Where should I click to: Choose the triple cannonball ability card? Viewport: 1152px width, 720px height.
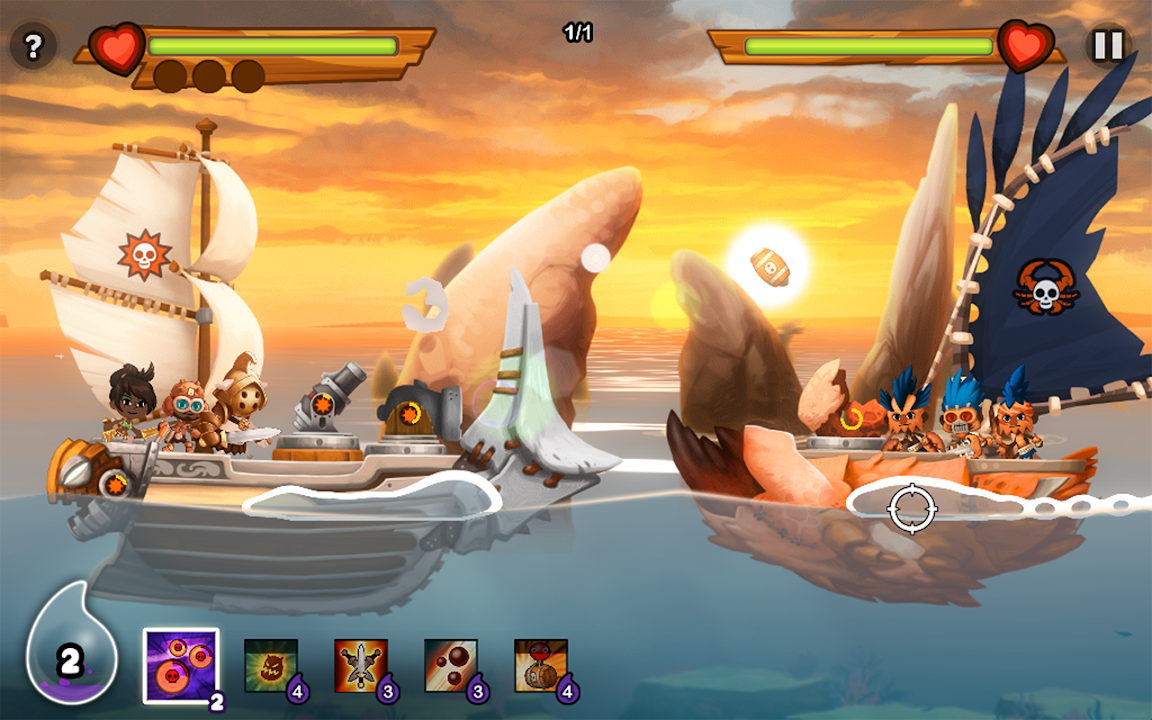pos(451,666)
